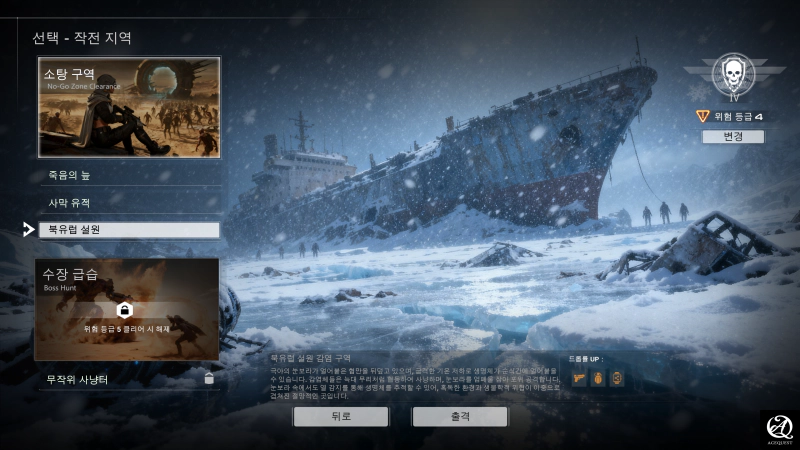The image size is (800, 450).
Task: Choose the 사막 유적 operation area
Action: tap(129, 203)
